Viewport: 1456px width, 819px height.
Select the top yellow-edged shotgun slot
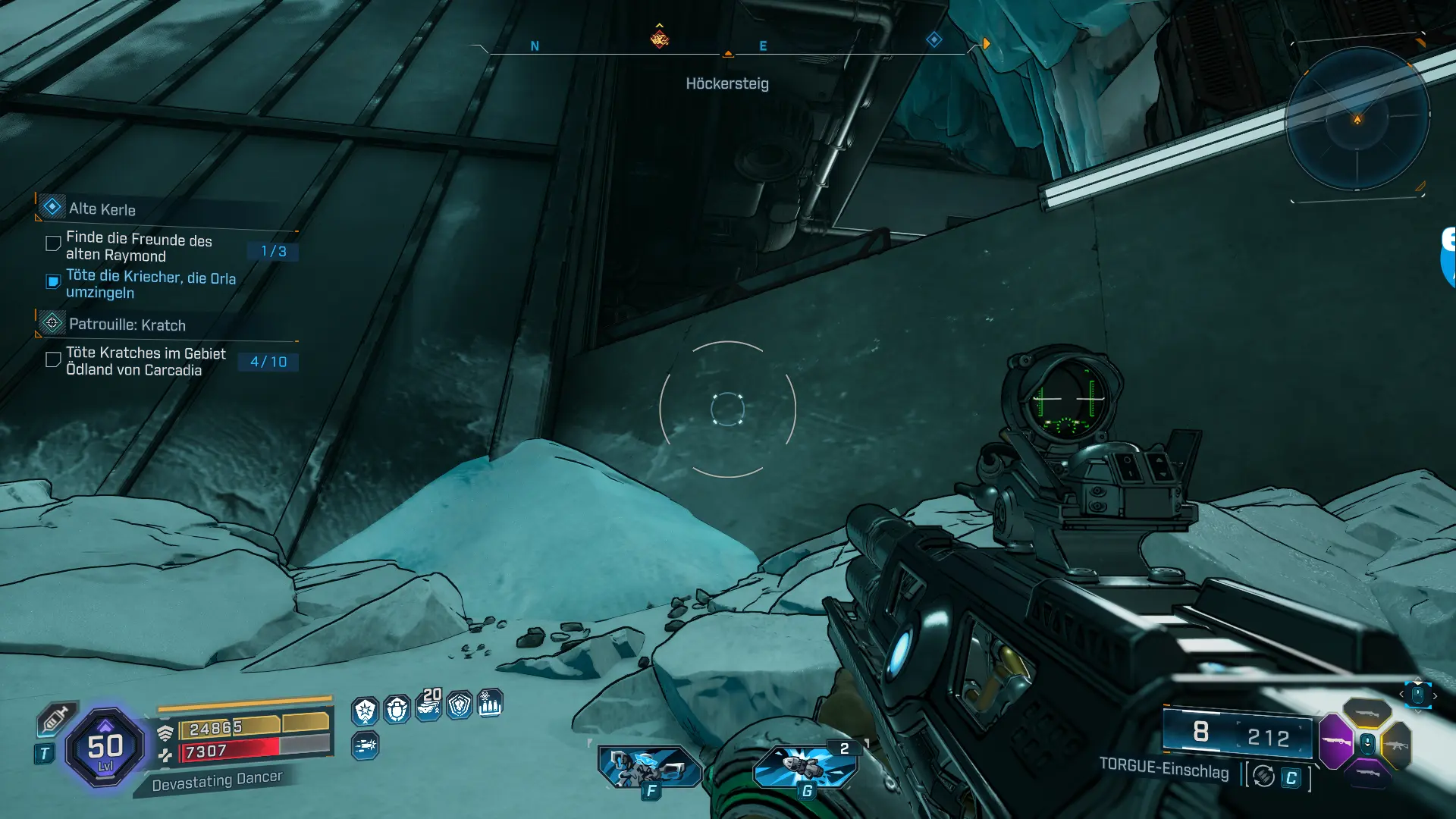(1367, 713)
